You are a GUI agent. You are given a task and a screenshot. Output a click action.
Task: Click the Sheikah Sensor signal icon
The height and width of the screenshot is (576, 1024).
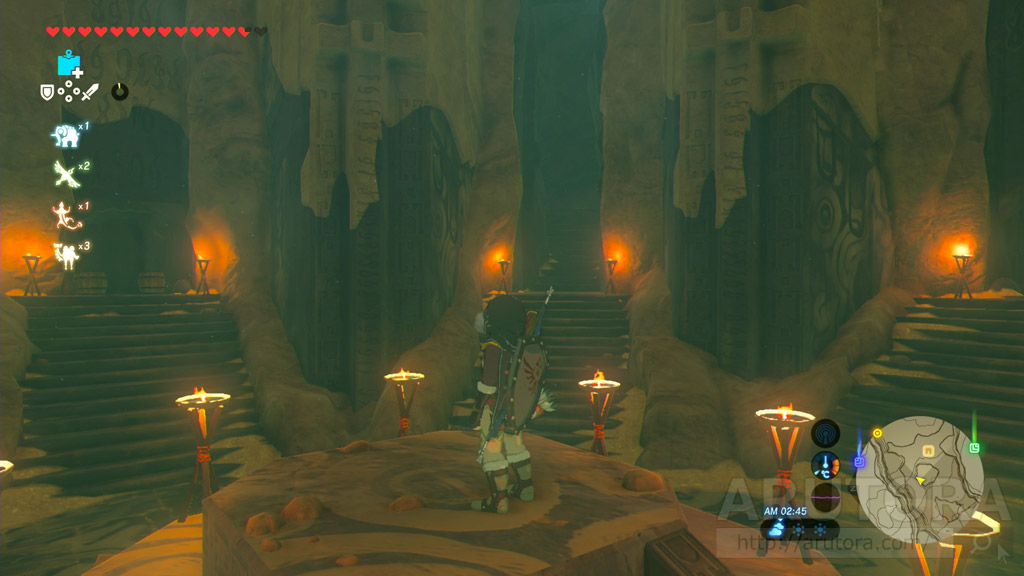825,433
